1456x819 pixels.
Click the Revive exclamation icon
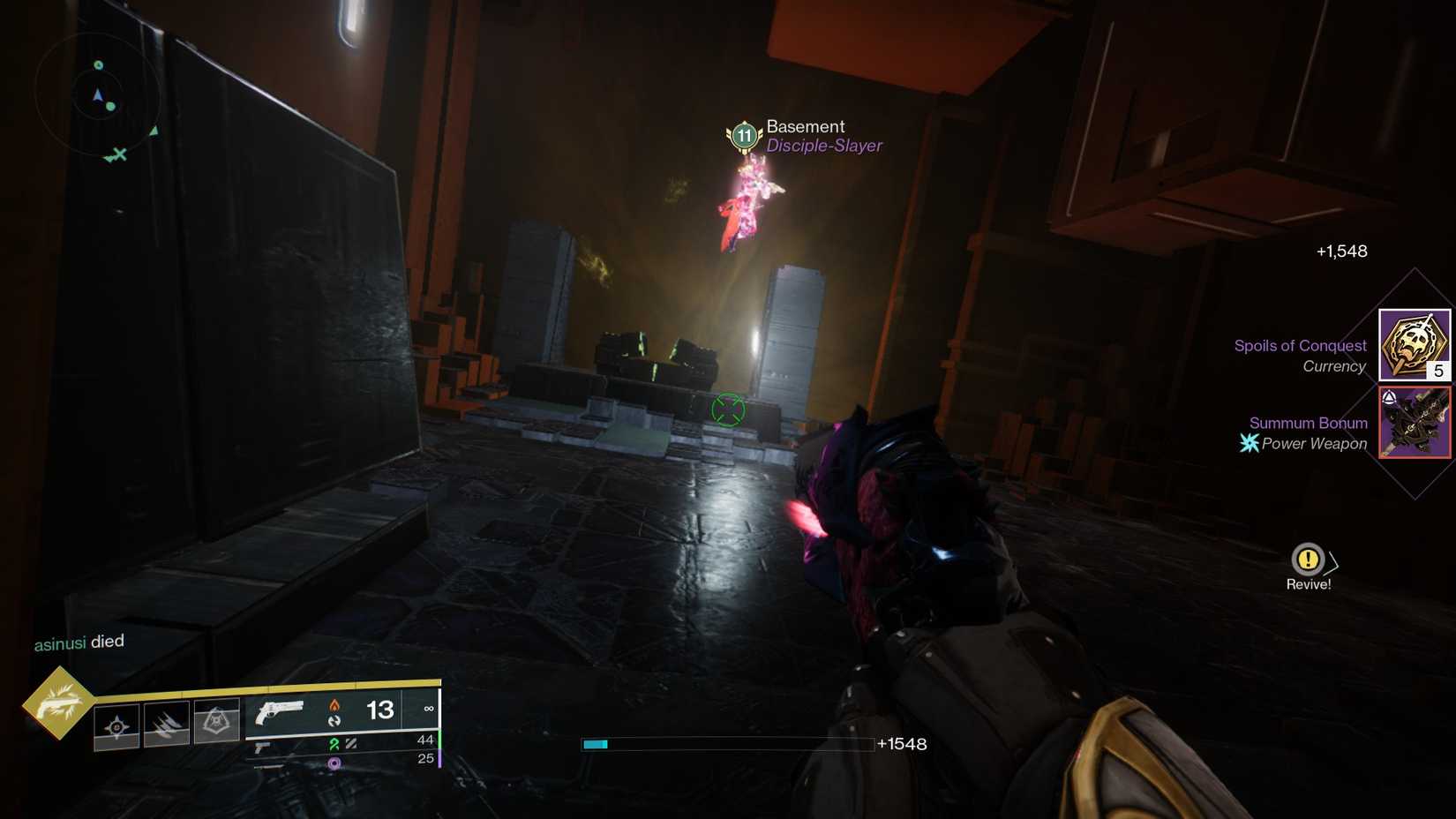pos(1309,558)
